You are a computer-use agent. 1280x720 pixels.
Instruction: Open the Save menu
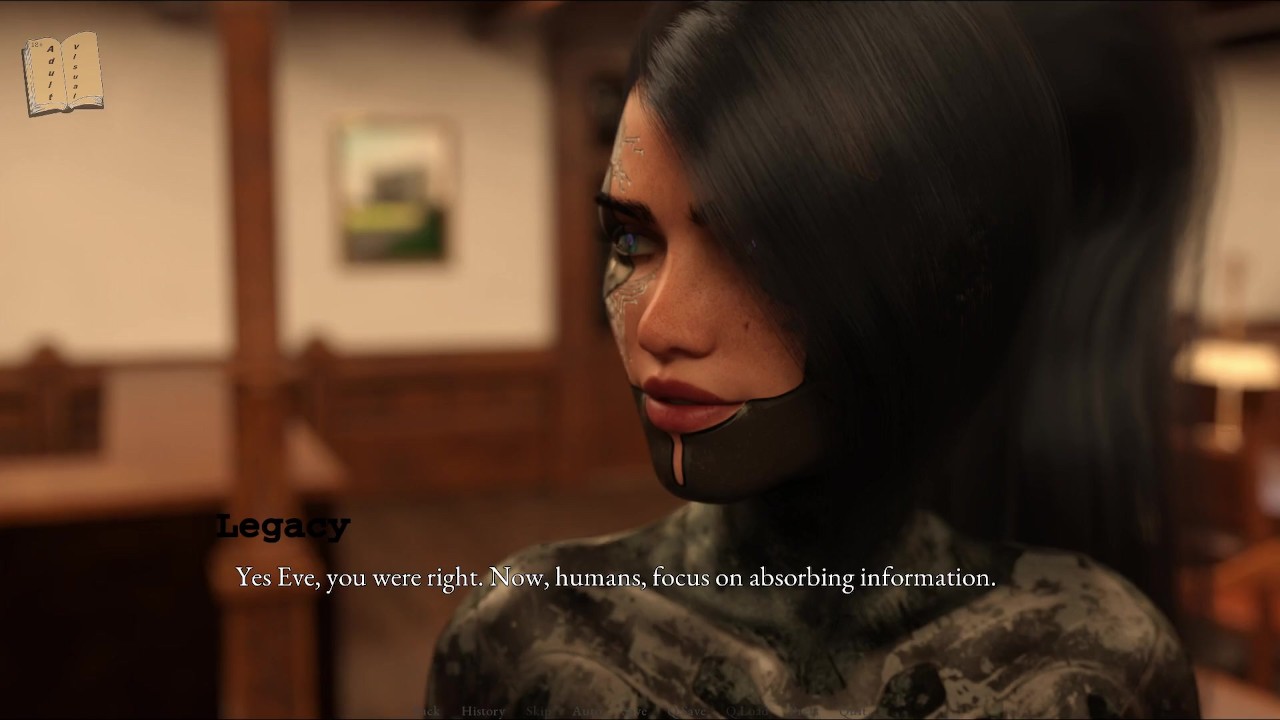(638, 711)
